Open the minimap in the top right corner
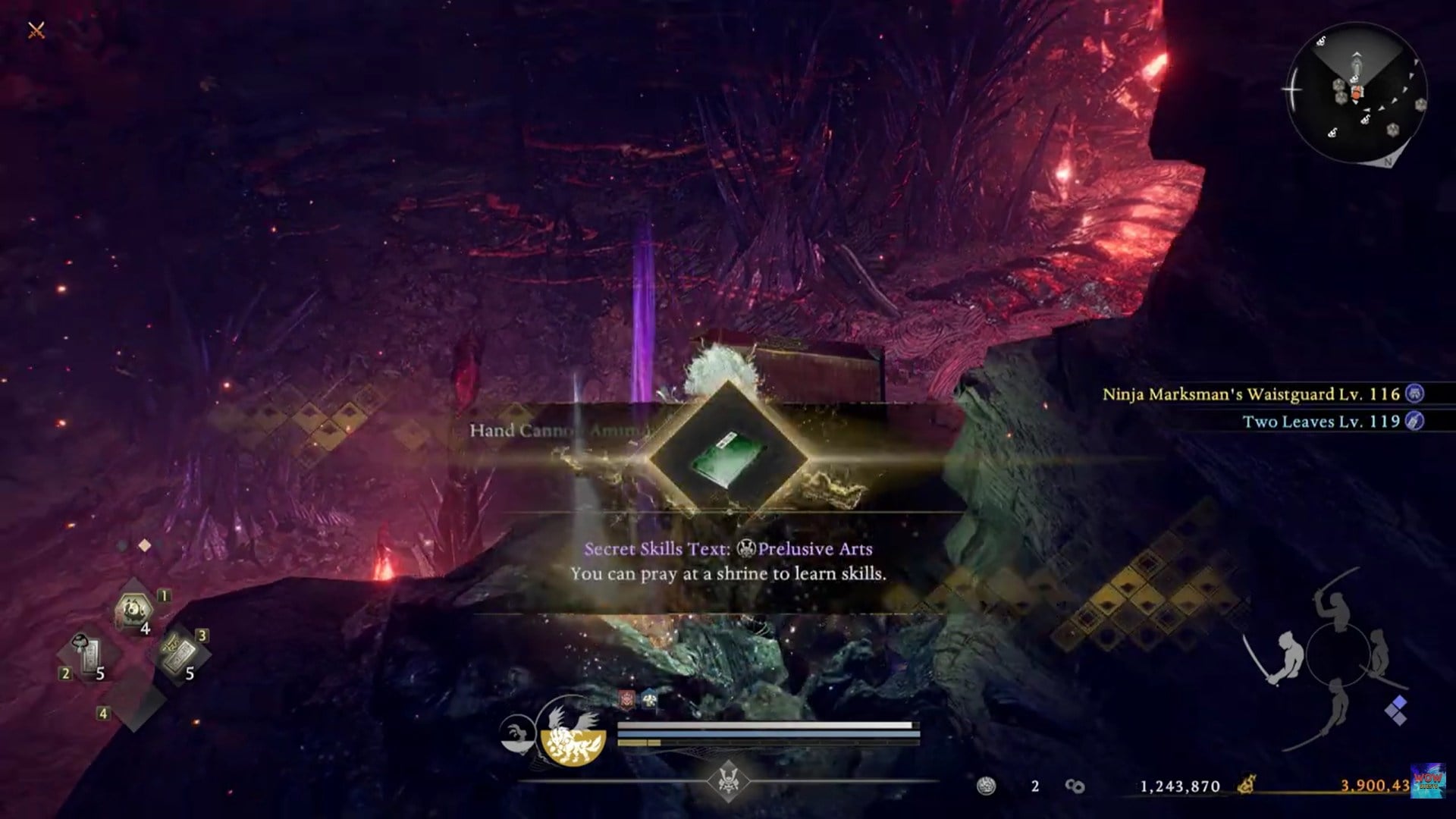This screenshot has height=819, width=1456. 1357,91
